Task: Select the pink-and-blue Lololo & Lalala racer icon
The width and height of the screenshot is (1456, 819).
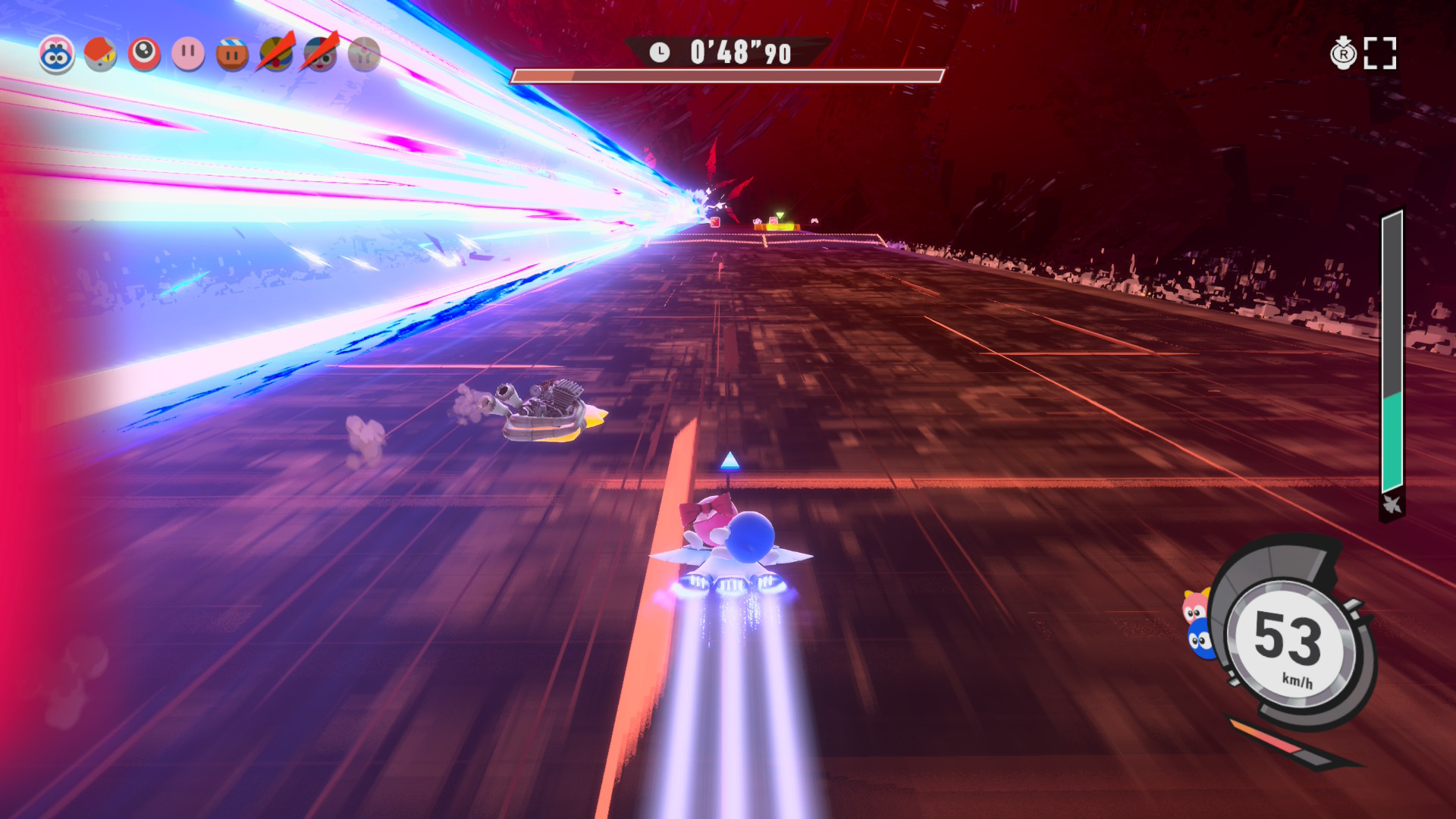Action: tap(57, 55)
